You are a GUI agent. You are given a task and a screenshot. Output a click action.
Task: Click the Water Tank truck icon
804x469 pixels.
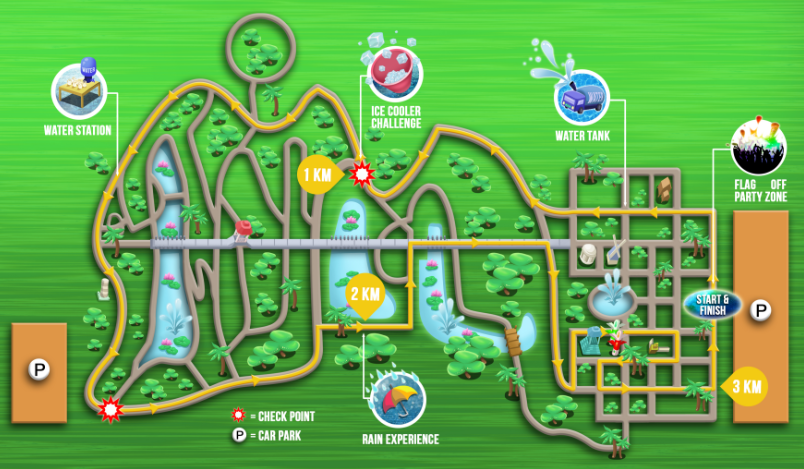tap(583, 97)
